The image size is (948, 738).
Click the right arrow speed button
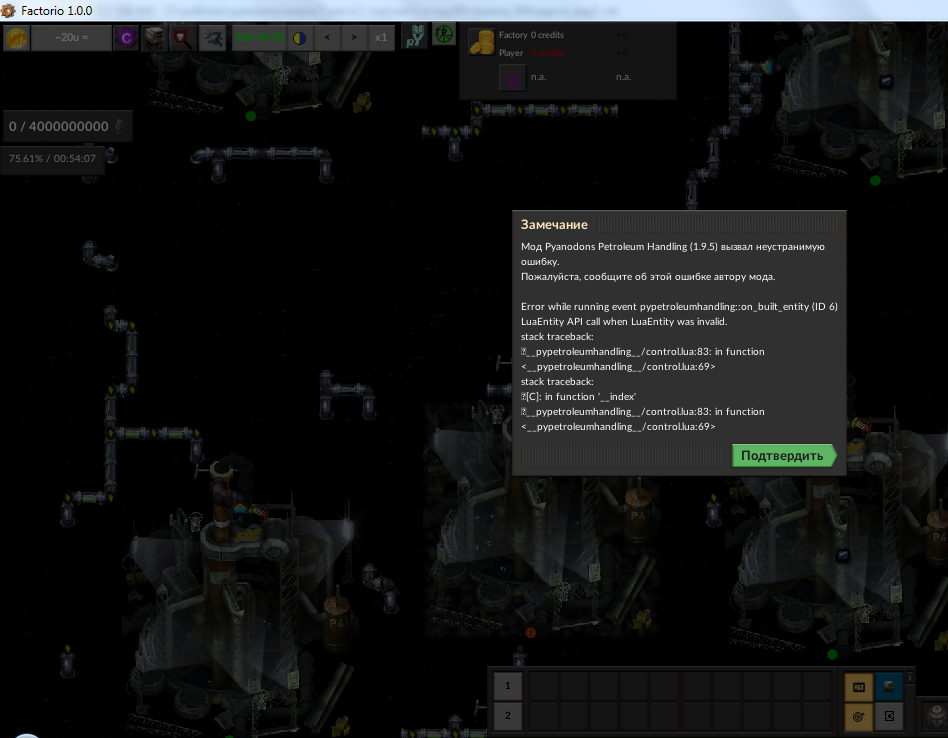(354, 39)
